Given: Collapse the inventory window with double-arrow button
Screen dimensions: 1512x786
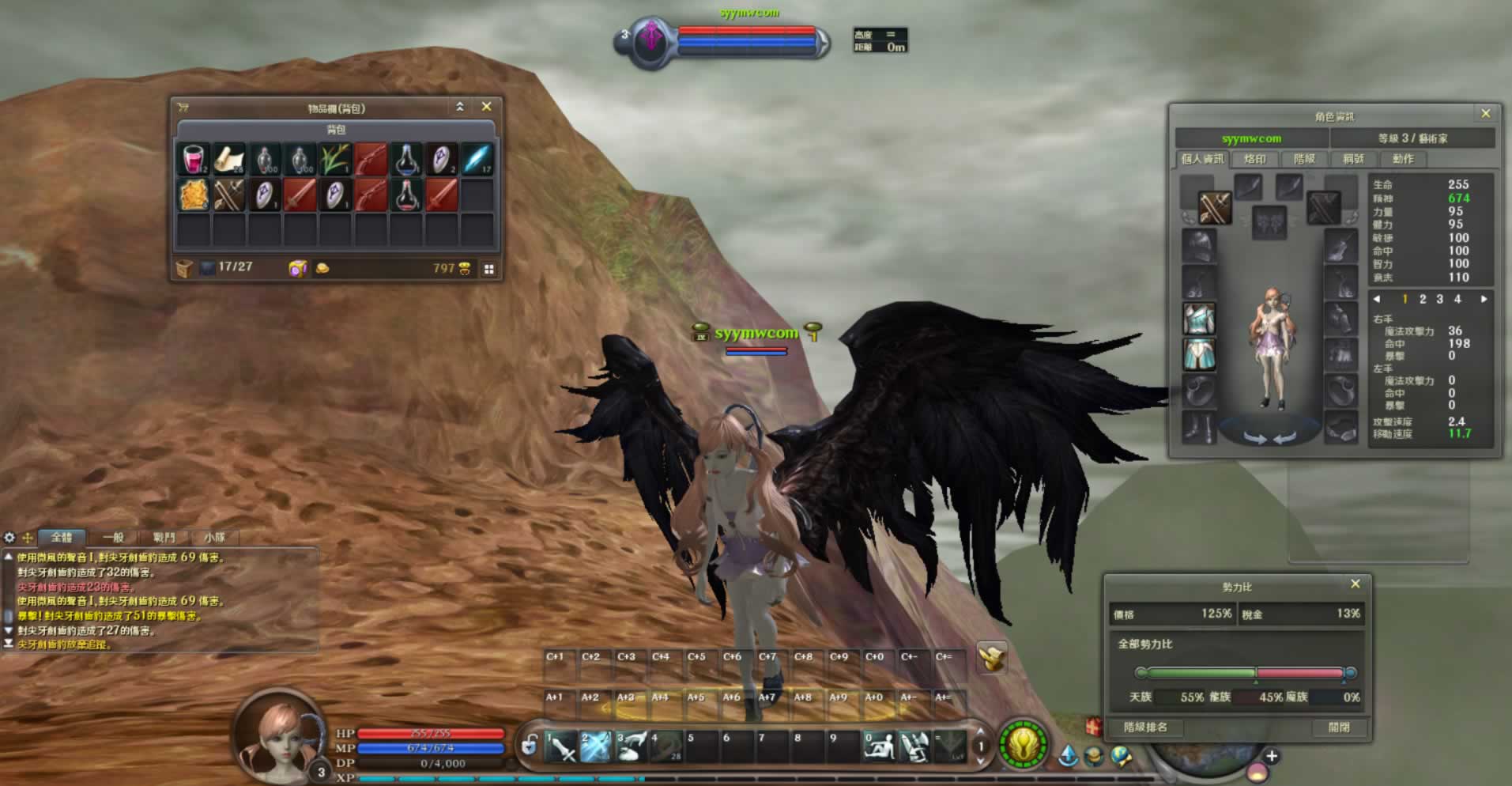Looking at the screenshot, I should pos(460,107).
